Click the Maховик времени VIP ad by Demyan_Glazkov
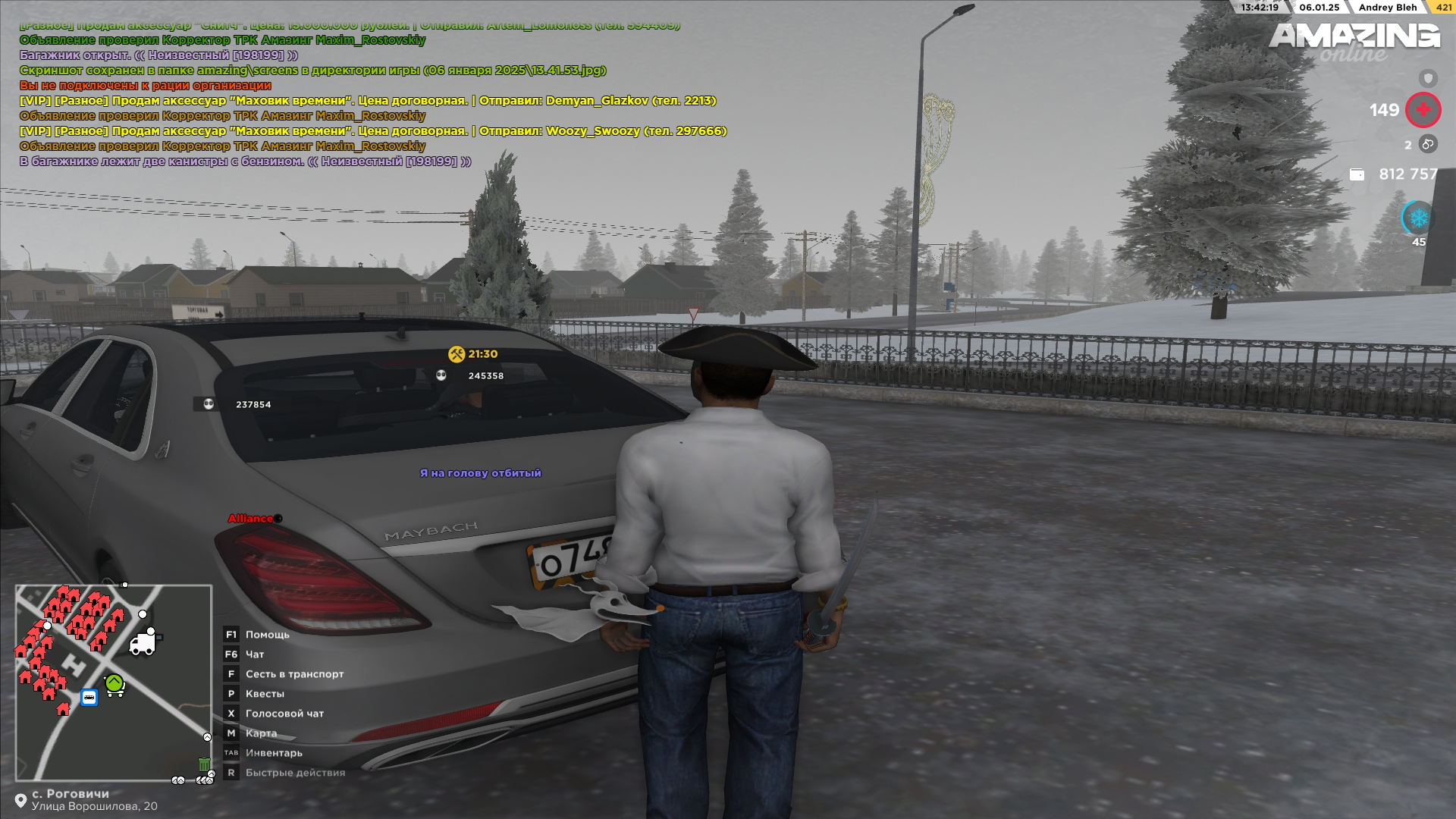Screen dimensions: 1456x819 pyautogui.click(x=368, y=101)
